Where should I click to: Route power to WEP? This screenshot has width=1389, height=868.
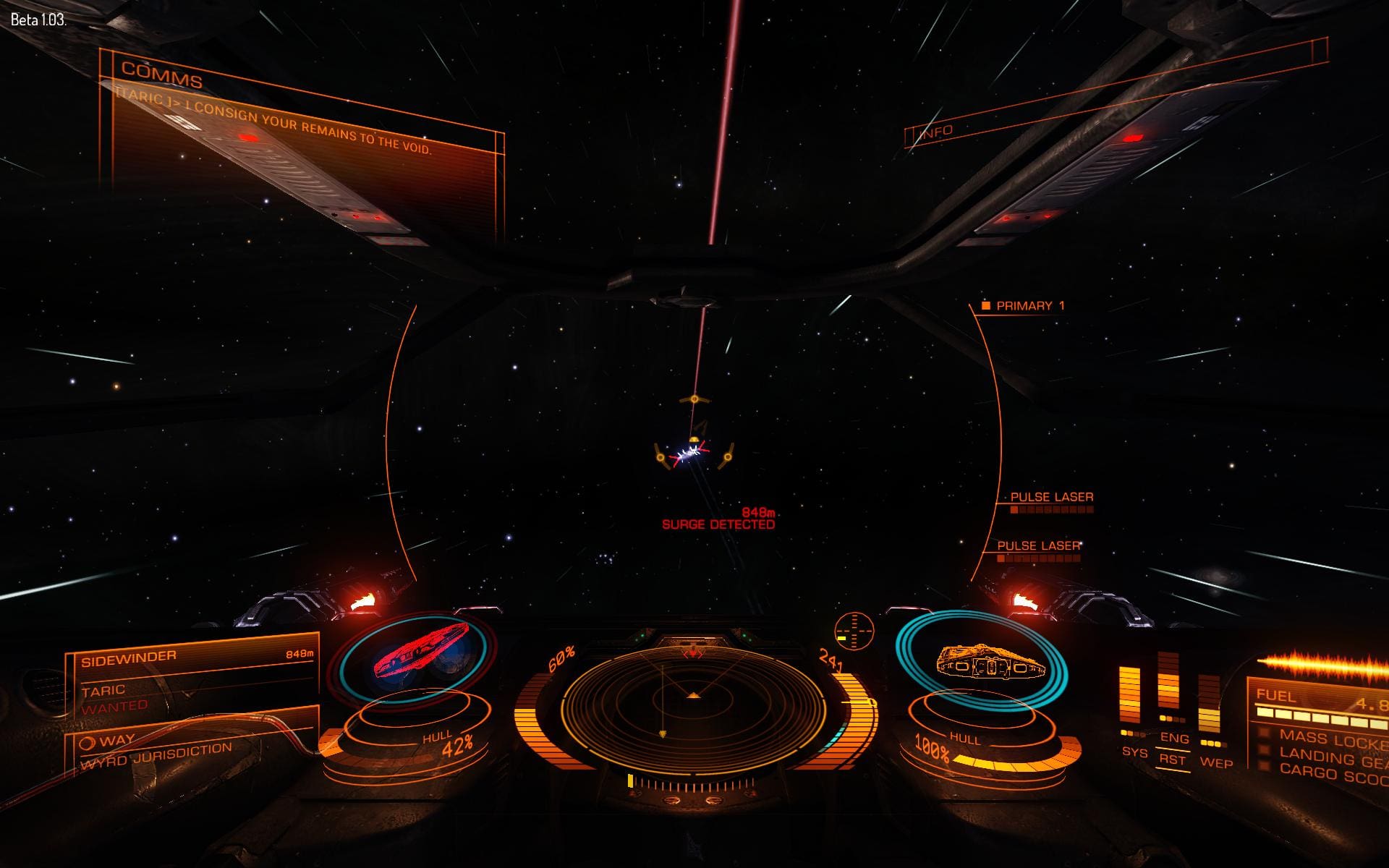[x=1215, y=762]
